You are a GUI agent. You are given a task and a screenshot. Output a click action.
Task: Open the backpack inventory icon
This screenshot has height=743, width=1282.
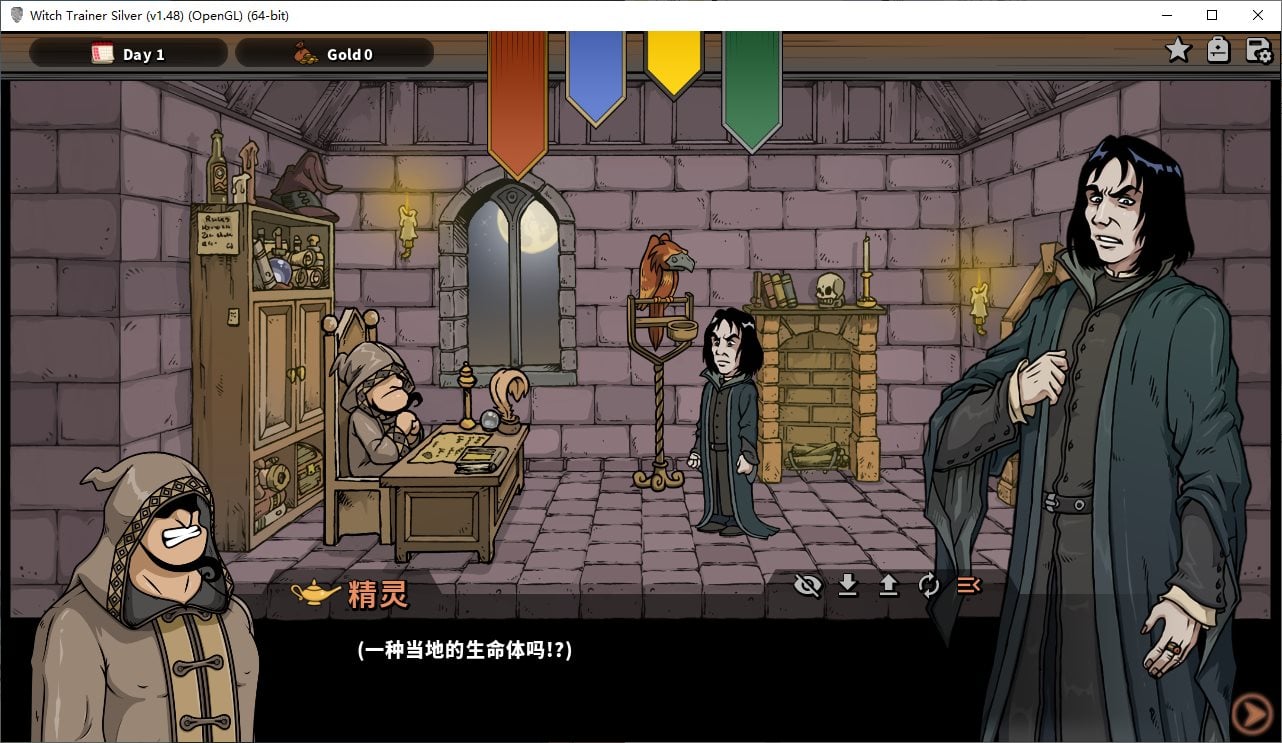pyautogui.click(x=1218, y=48)
